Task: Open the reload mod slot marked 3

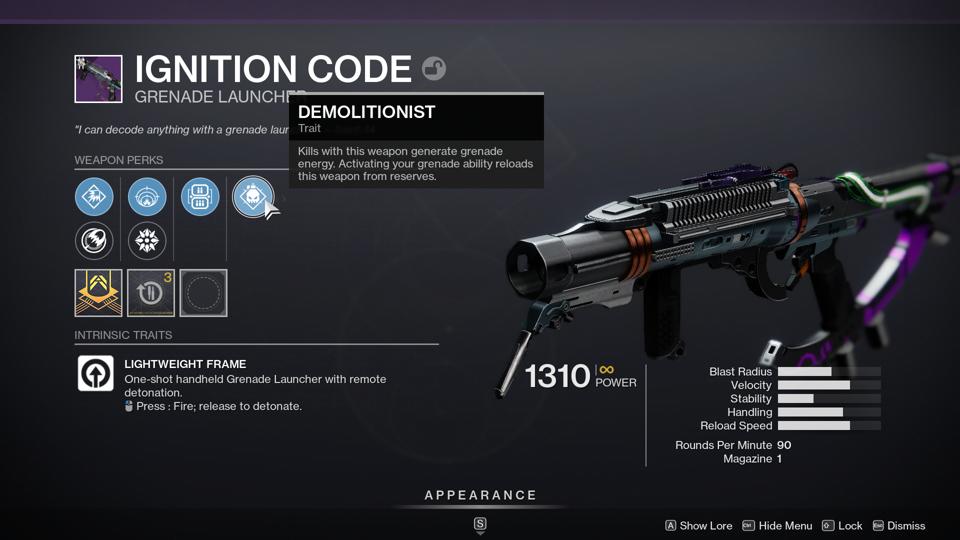Action: [x=151, y=293]
